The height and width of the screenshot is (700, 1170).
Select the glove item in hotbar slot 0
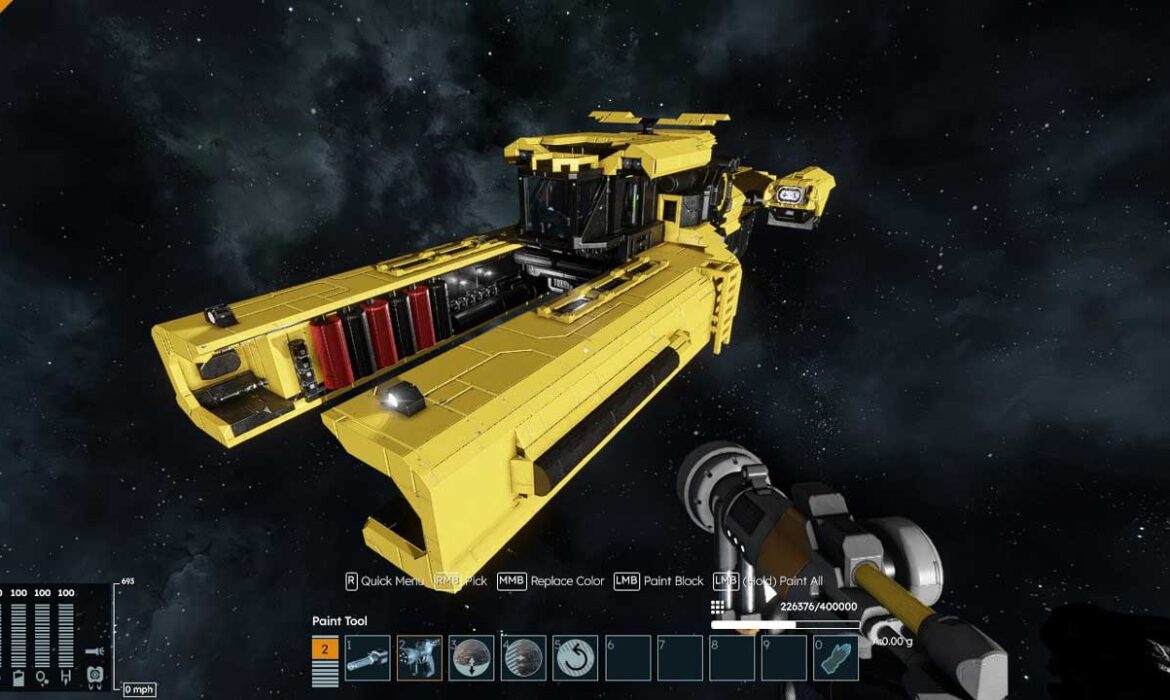click(835, 658)
